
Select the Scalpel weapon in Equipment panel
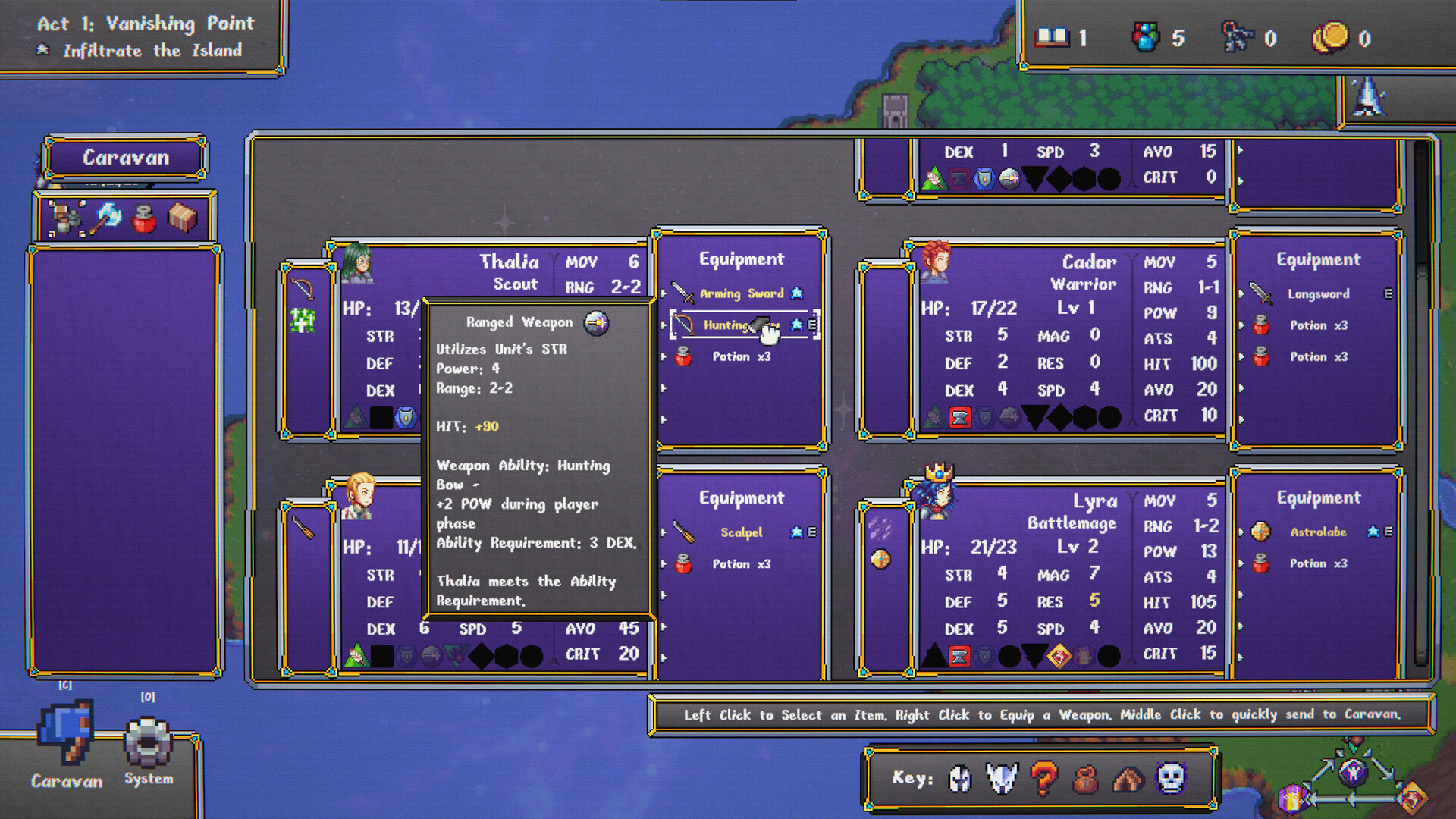[742, 532]
